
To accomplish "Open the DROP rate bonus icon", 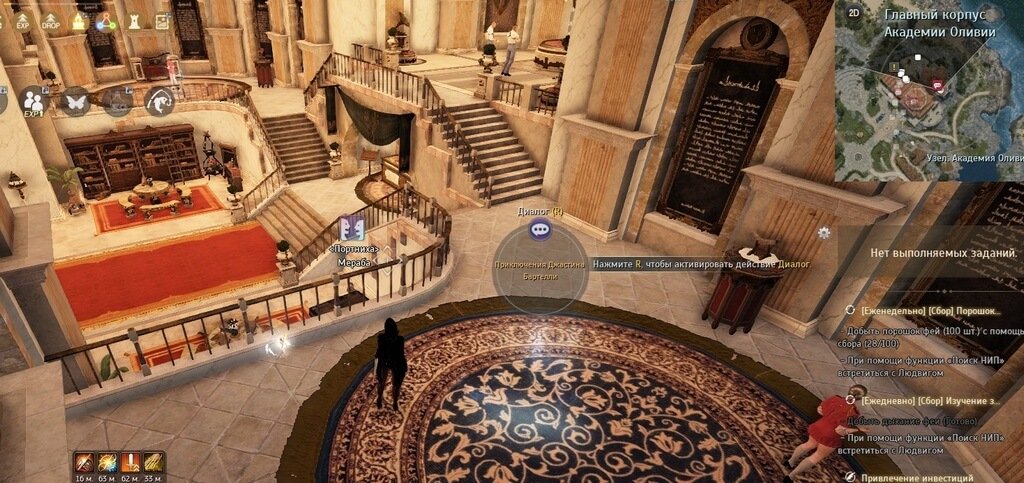I will [x=50, y=20].
